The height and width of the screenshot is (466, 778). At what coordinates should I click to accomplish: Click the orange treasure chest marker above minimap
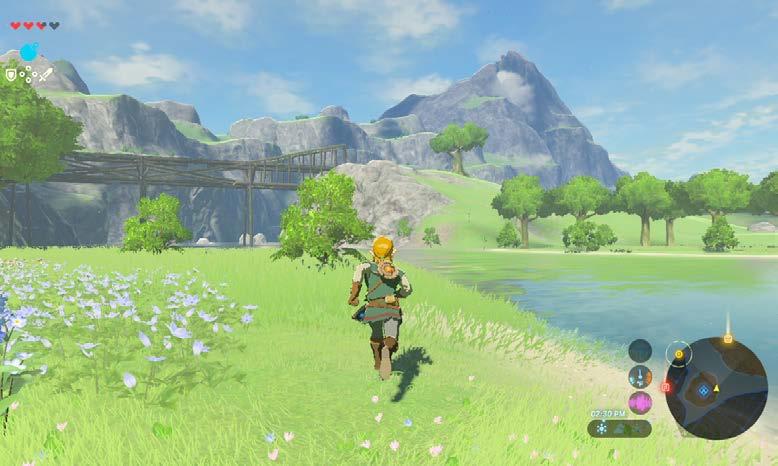[727, 340]
